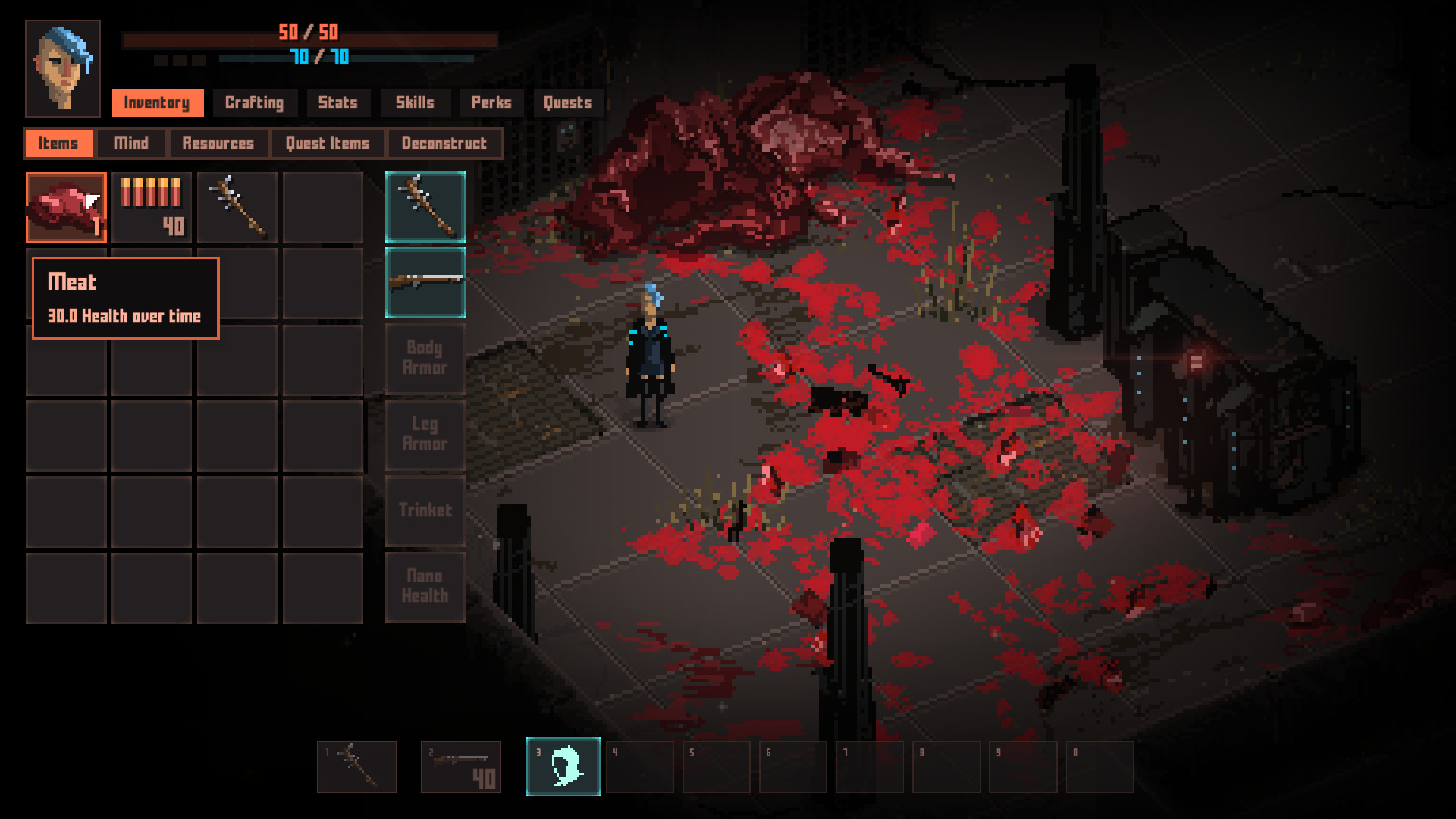Viewport: 1456px width, 819px height.
Task: Select the Meat item in inventory
Action: tap(66, 207)
